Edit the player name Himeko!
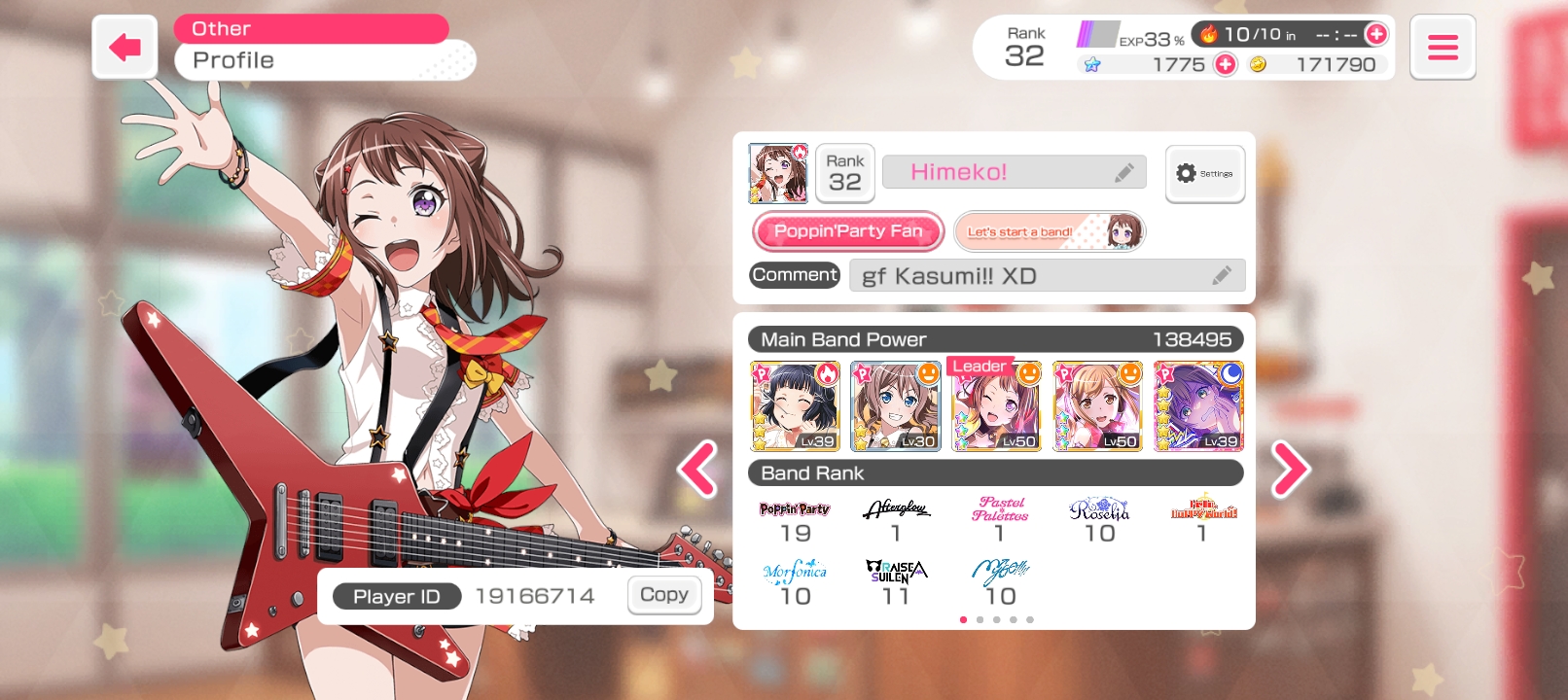The width and height of the screenshot is (1568, 700). coord(1123,173)
